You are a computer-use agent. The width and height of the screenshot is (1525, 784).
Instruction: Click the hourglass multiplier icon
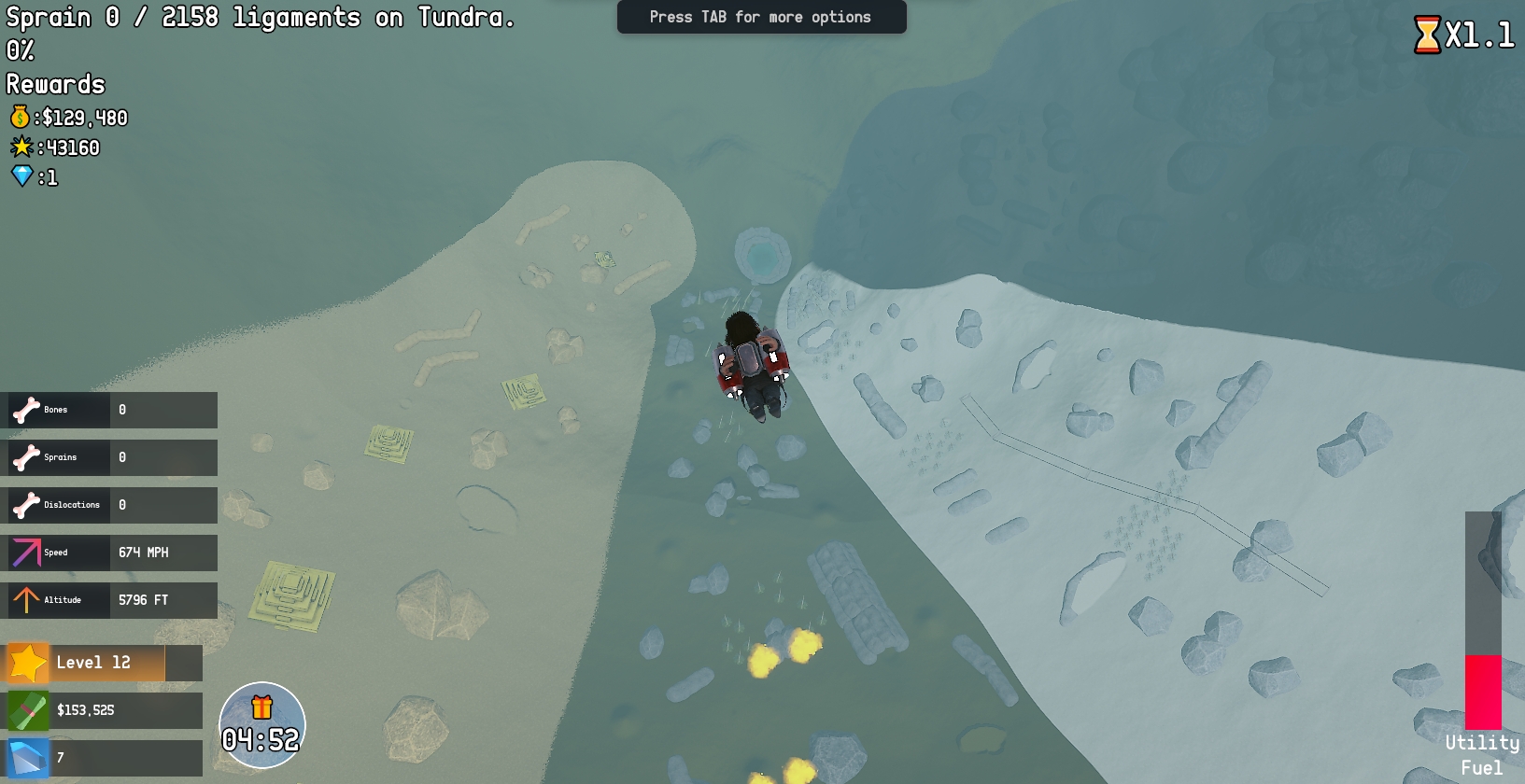point(1427,35)
